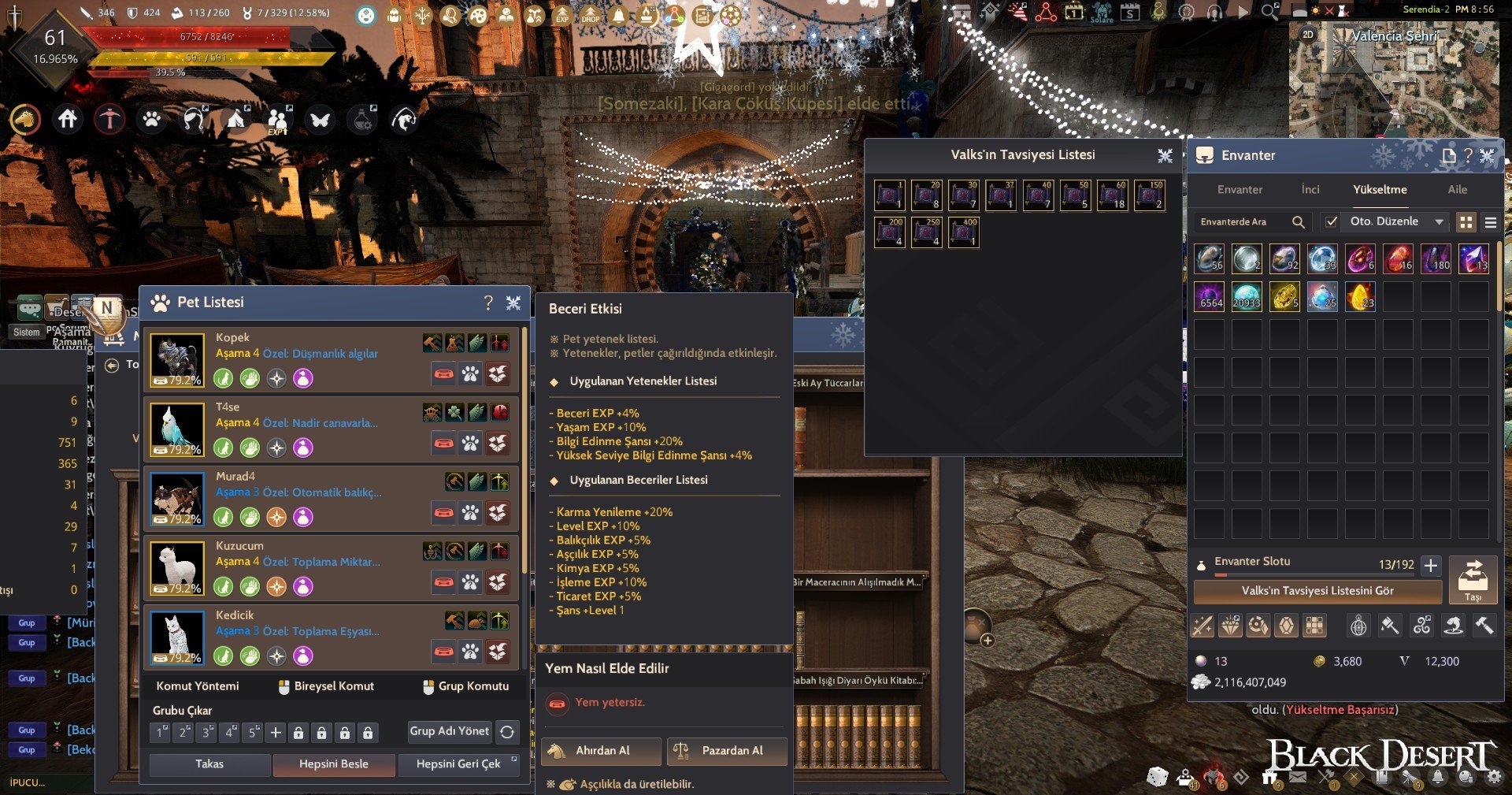
Task: Lock pet group 1 with the padlock toggle
Action: (x=298, y=731)
